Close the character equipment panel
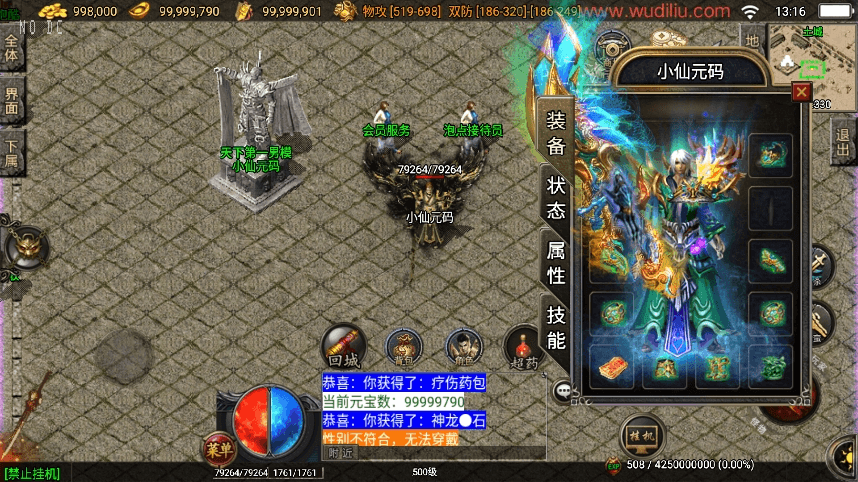 pyautogui.click(x=800, y=92)
